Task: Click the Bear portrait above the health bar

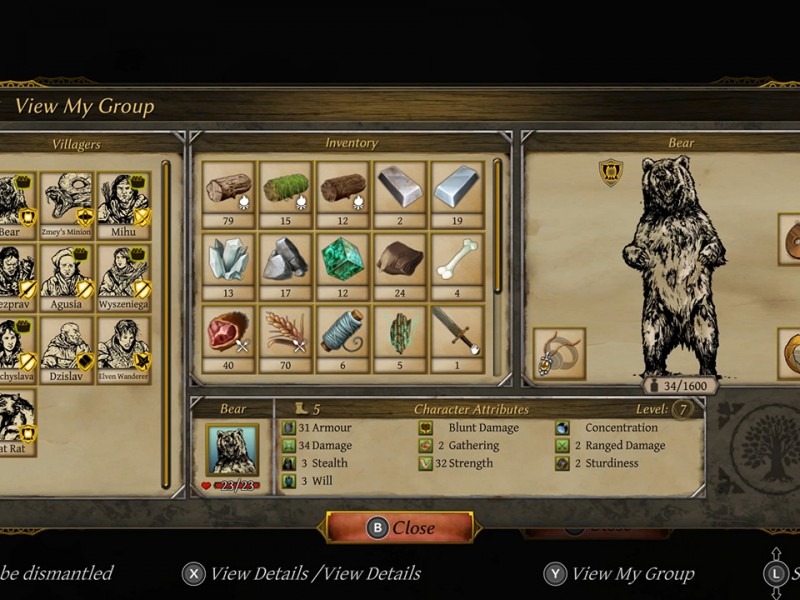Action: pyautogui.click(x=232, y=449)
